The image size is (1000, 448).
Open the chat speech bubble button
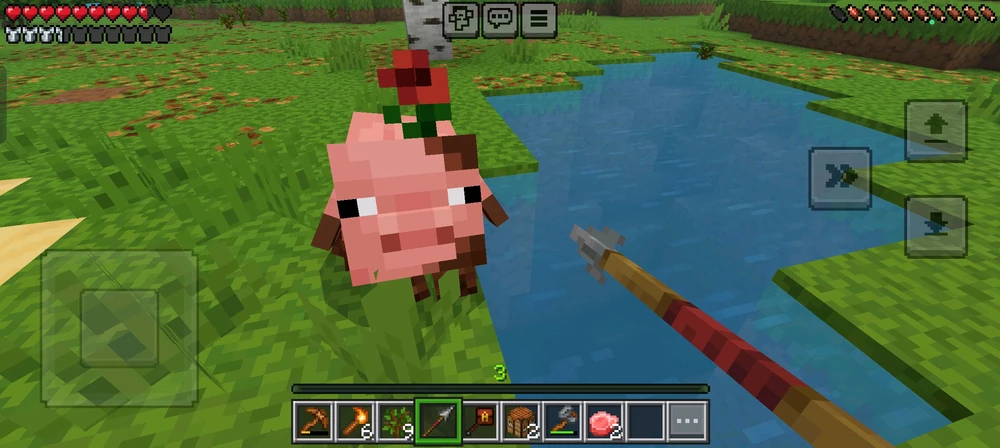[500, 18]
